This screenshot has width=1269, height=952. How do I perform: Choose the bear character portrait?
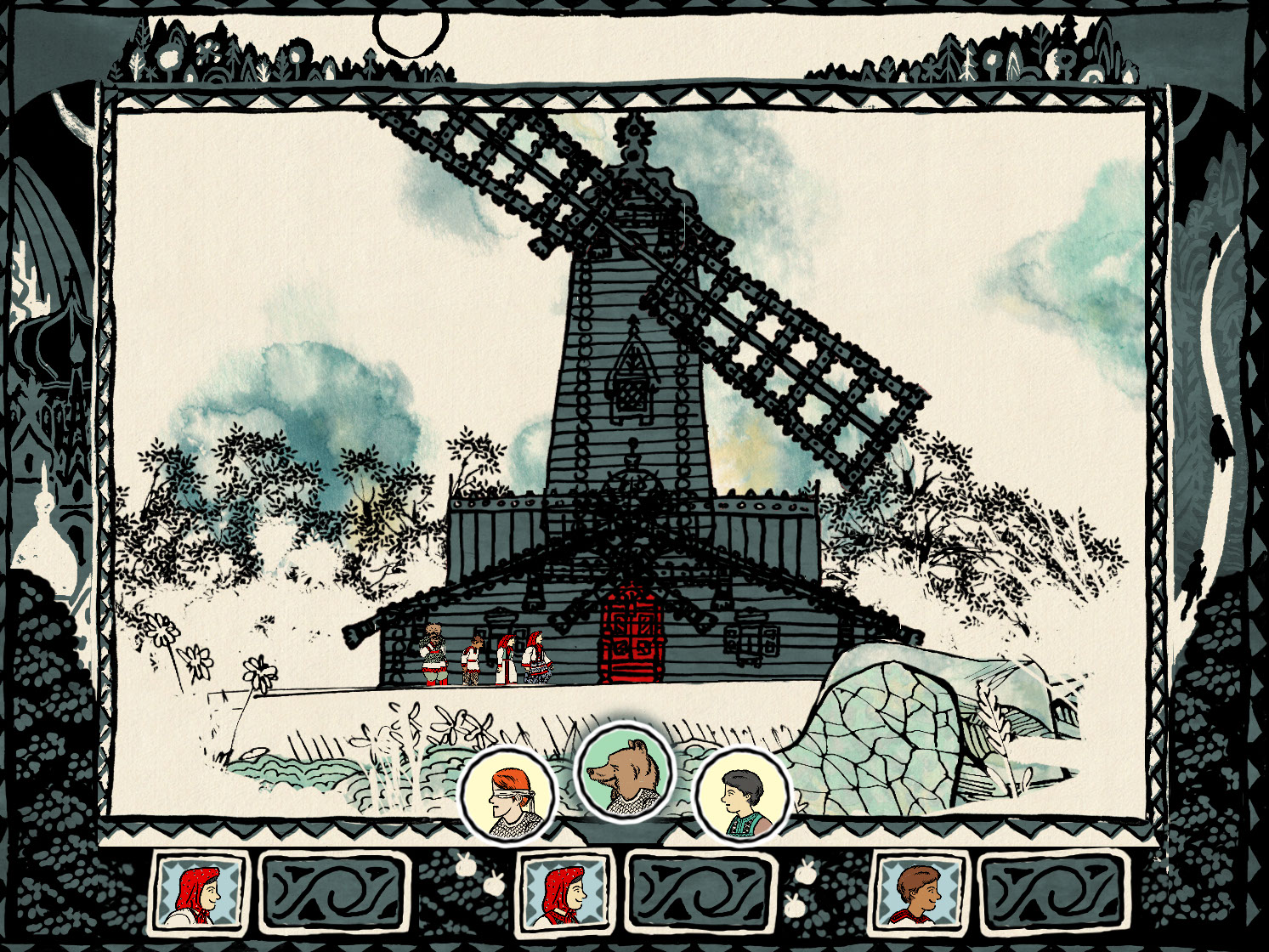coord(625,772)
